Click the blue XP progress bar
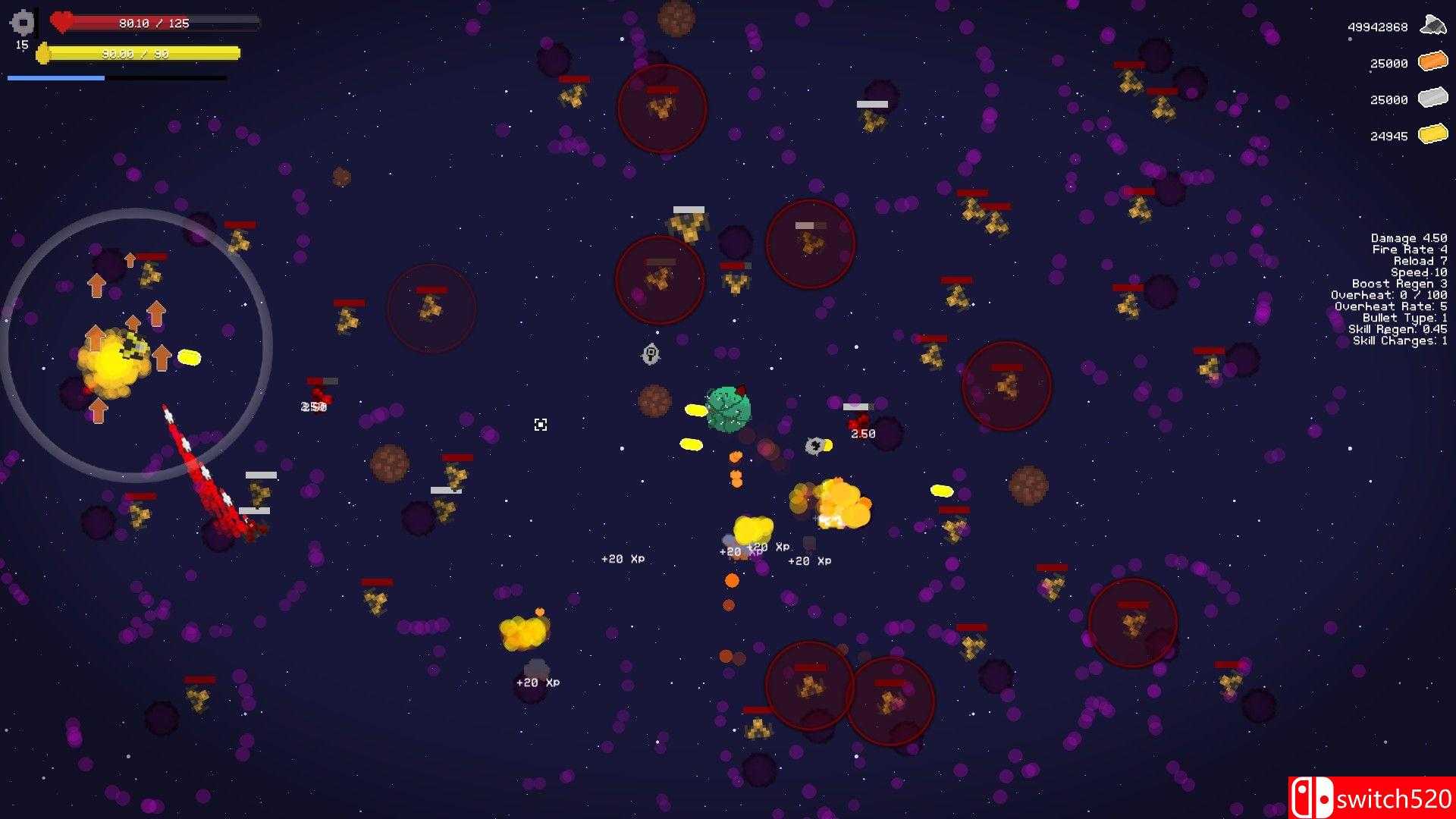The width and height of the screenshot is (1456, 819). [x=55, y=78]
